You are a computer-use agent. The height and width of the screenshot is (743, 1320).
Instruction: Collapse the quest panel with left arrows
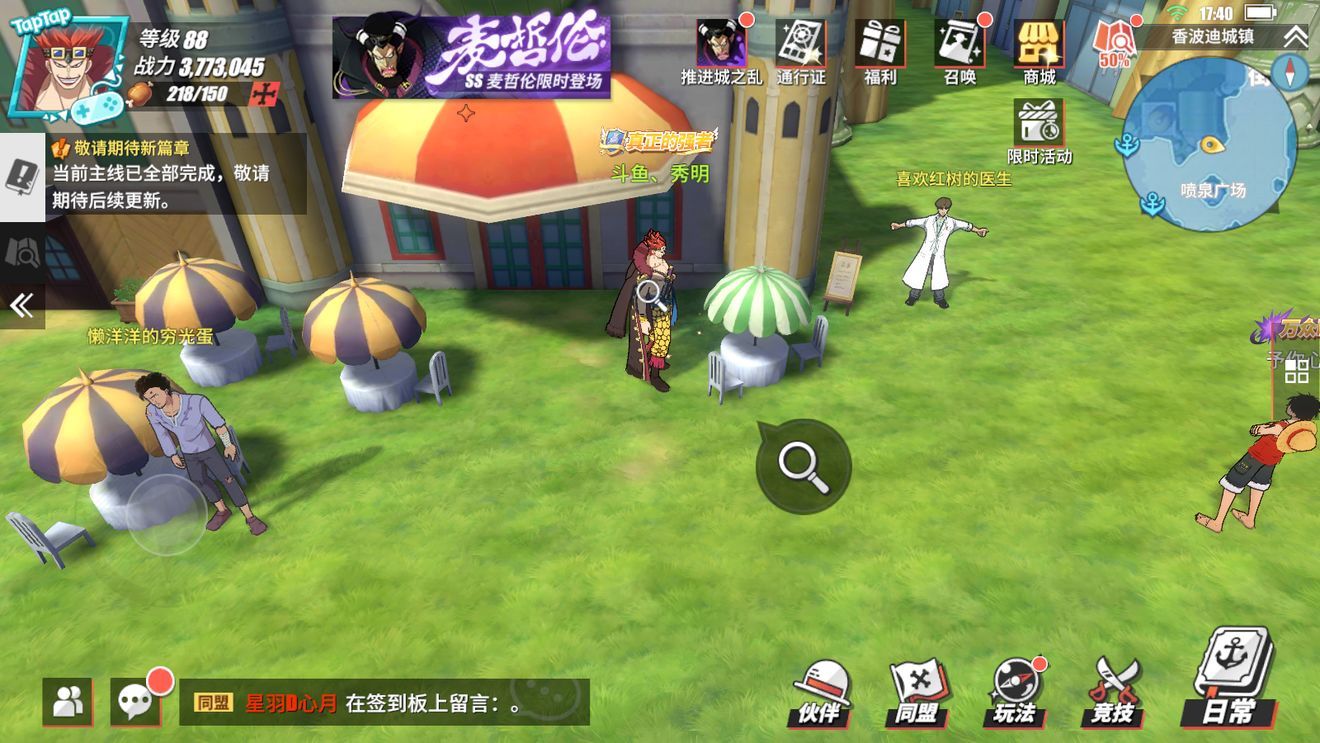click(22, 305)
